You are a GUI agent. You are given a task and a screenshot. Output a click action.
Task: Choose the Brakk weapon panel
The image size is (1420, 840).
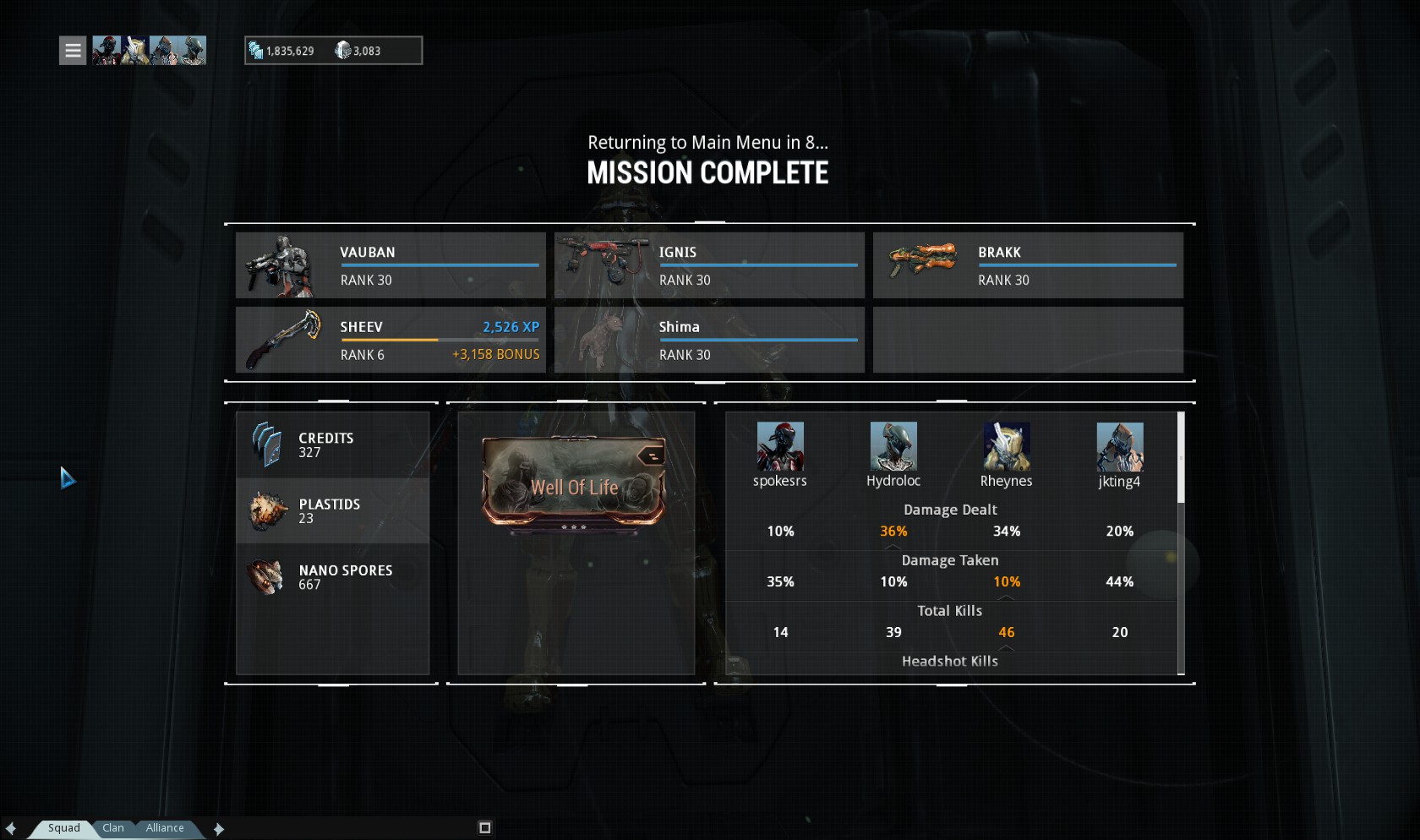click(x=1028, y=265)
